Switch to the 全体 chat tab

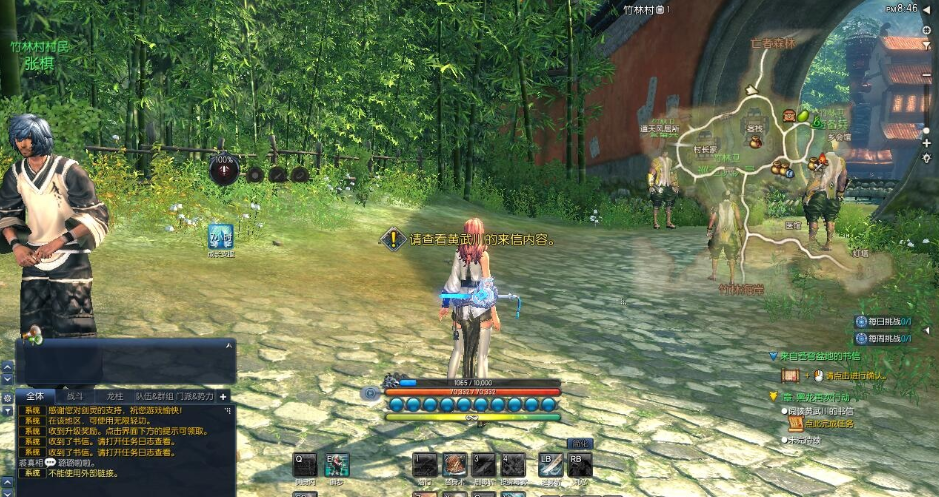(x=35, y=396)
